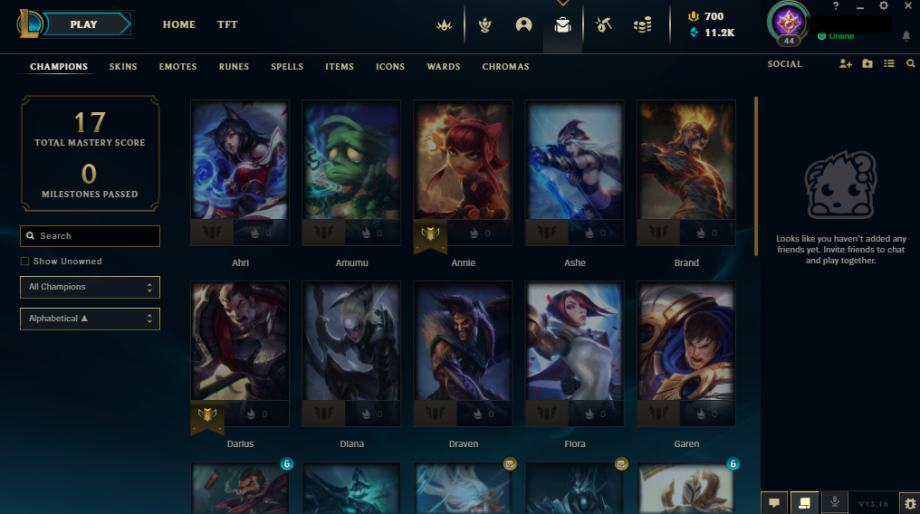Click the champion search field
Viewport: 920px width, 514px height.
click(90, 236)
